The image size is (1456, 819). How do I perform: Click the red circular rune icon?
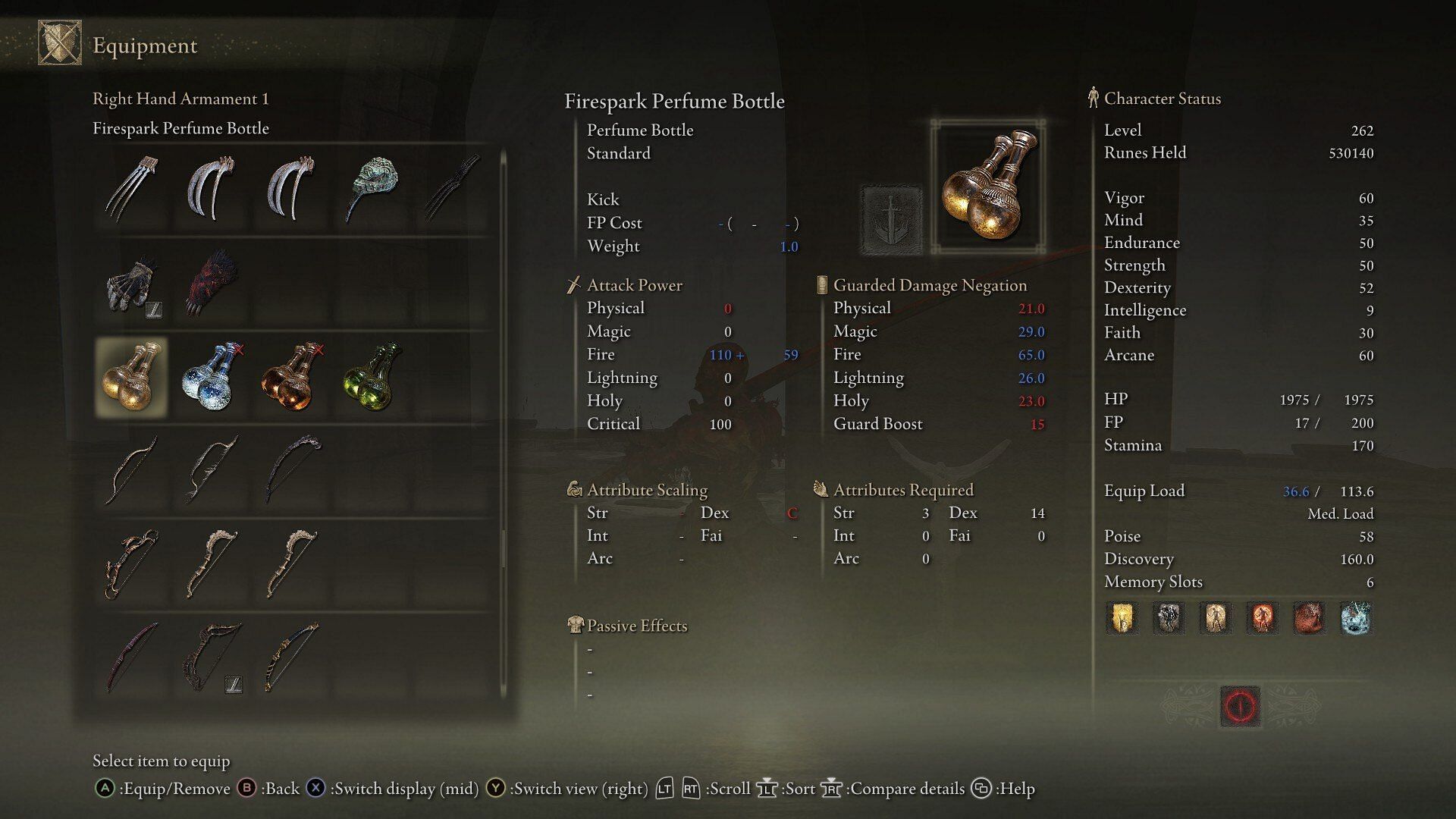1240,707
